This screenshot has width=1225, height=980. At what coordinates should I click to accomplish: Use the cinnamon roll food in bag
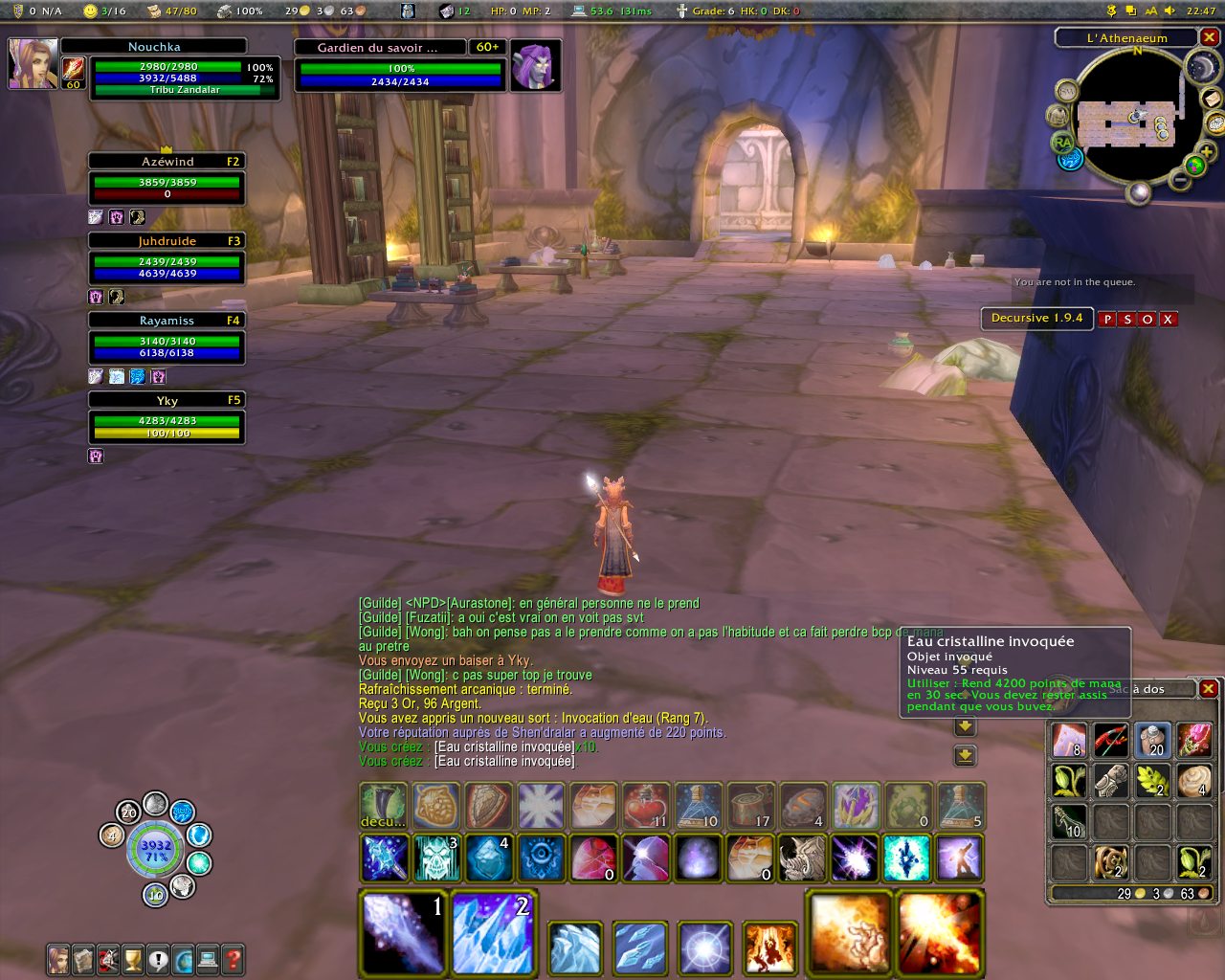point(1194,781)
